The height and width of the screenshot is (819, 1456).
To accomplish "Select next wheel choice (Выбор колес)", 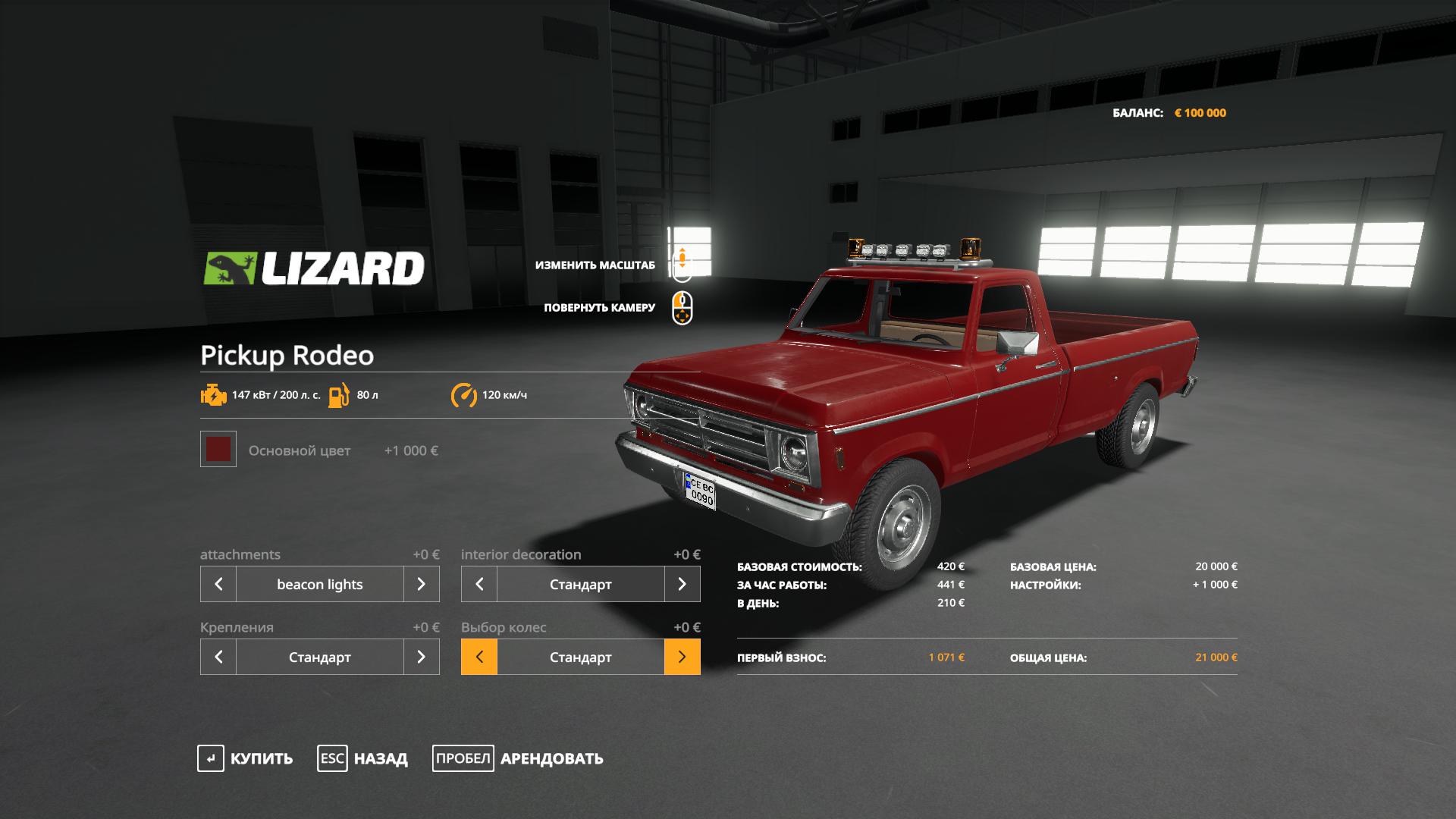I will pos(682,657).
